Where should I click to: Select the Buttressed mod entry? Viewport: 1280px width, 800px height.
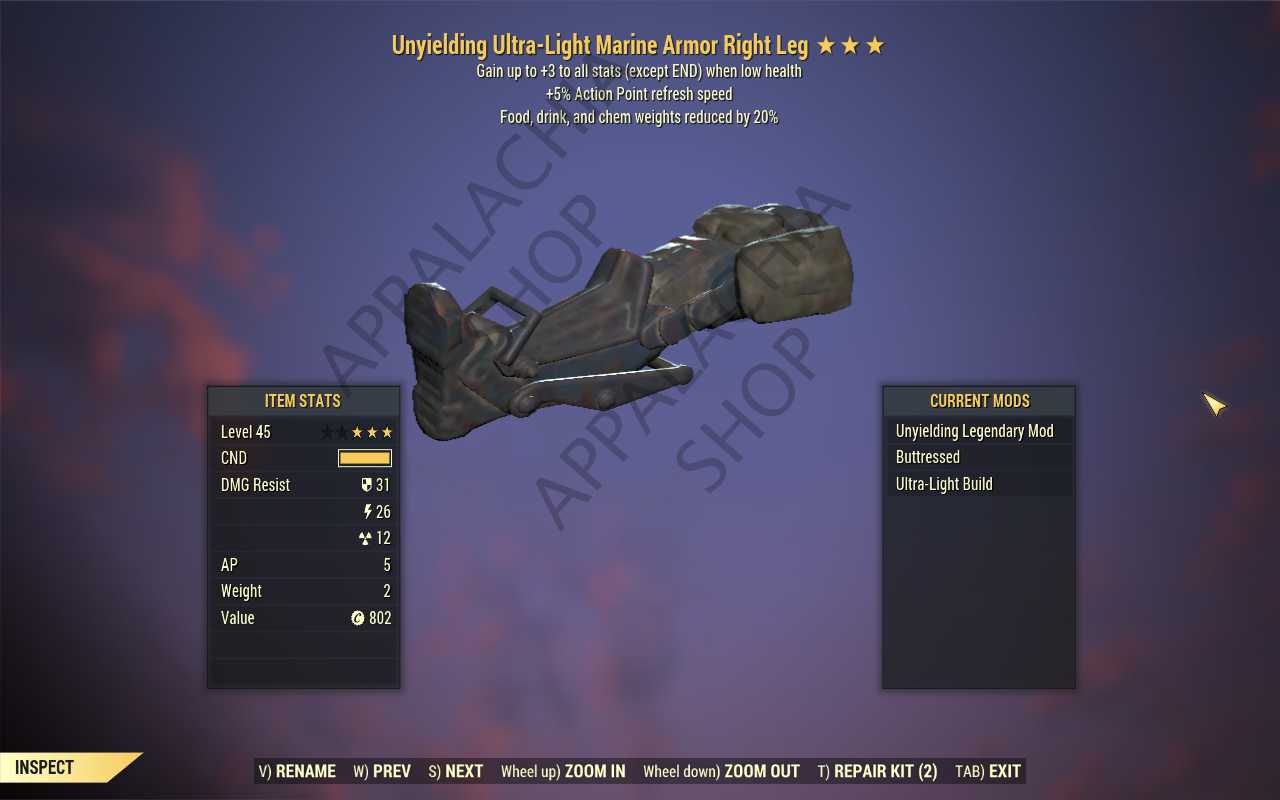click(928, 457)
